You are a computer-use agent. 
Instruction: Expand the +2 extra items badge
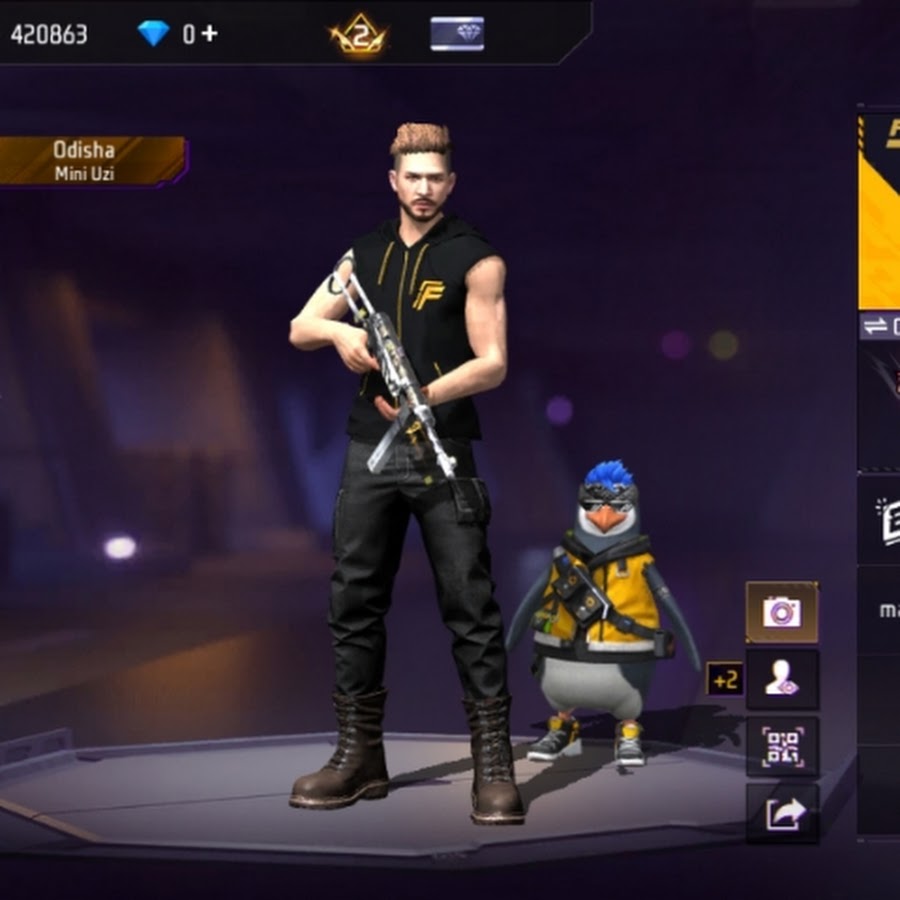pyautogui.click(x=724, y=679)
